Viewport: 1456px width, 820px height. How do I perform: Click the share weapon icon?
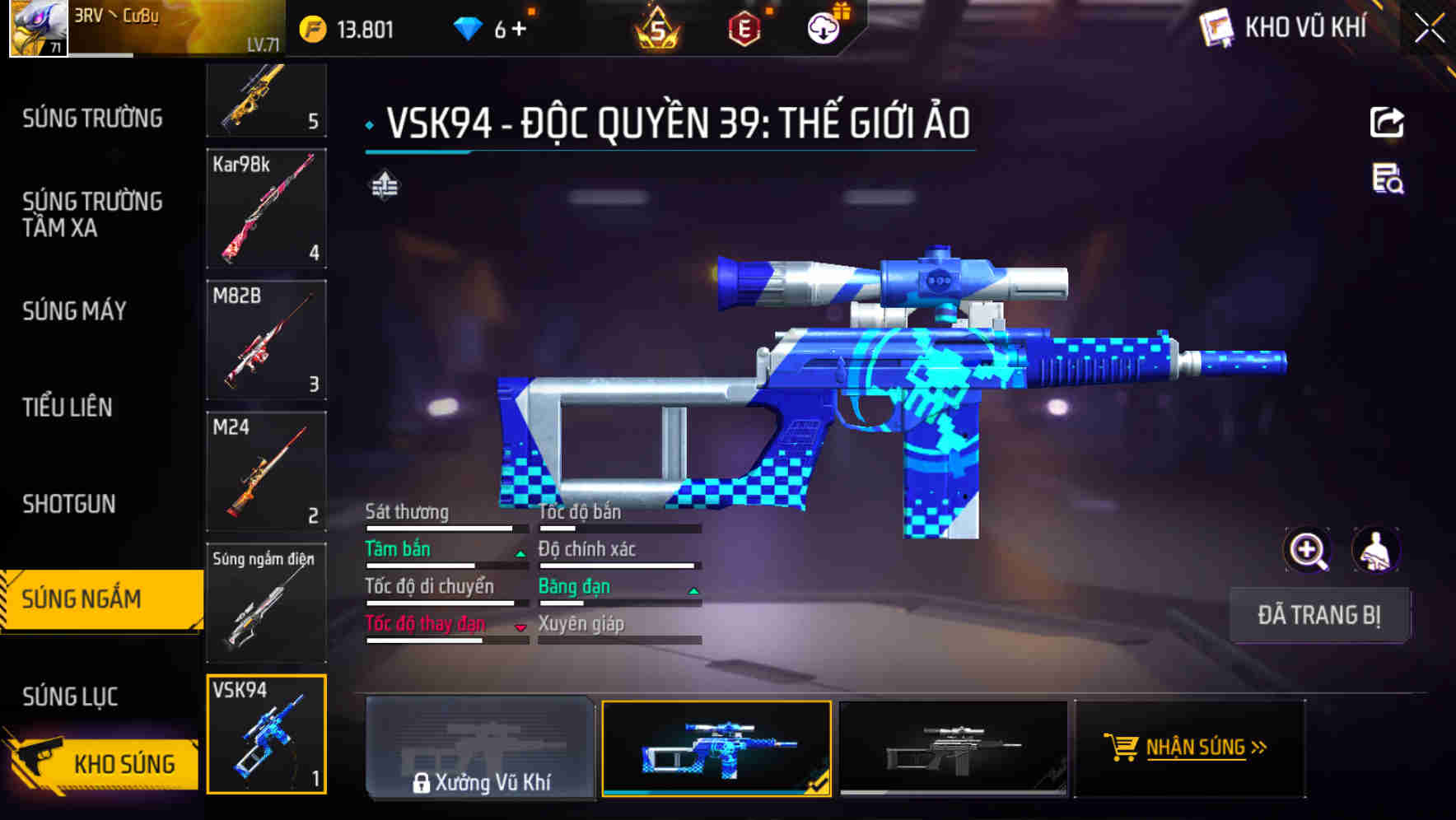pyautogui.click(x=1387, y=122)
